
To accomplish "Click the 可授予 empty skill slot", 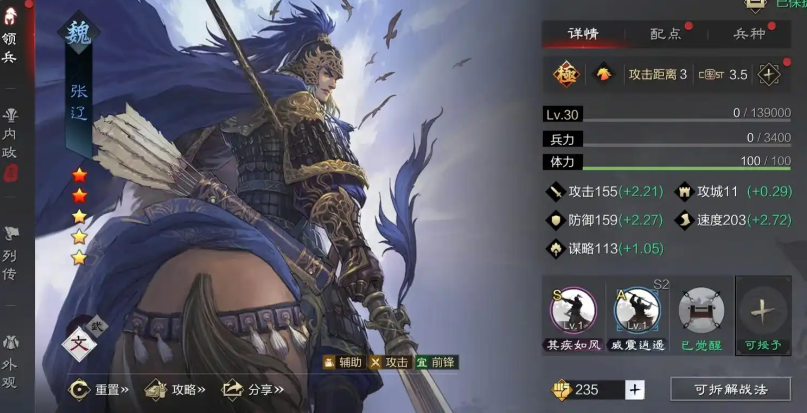I will coord(762,312).
